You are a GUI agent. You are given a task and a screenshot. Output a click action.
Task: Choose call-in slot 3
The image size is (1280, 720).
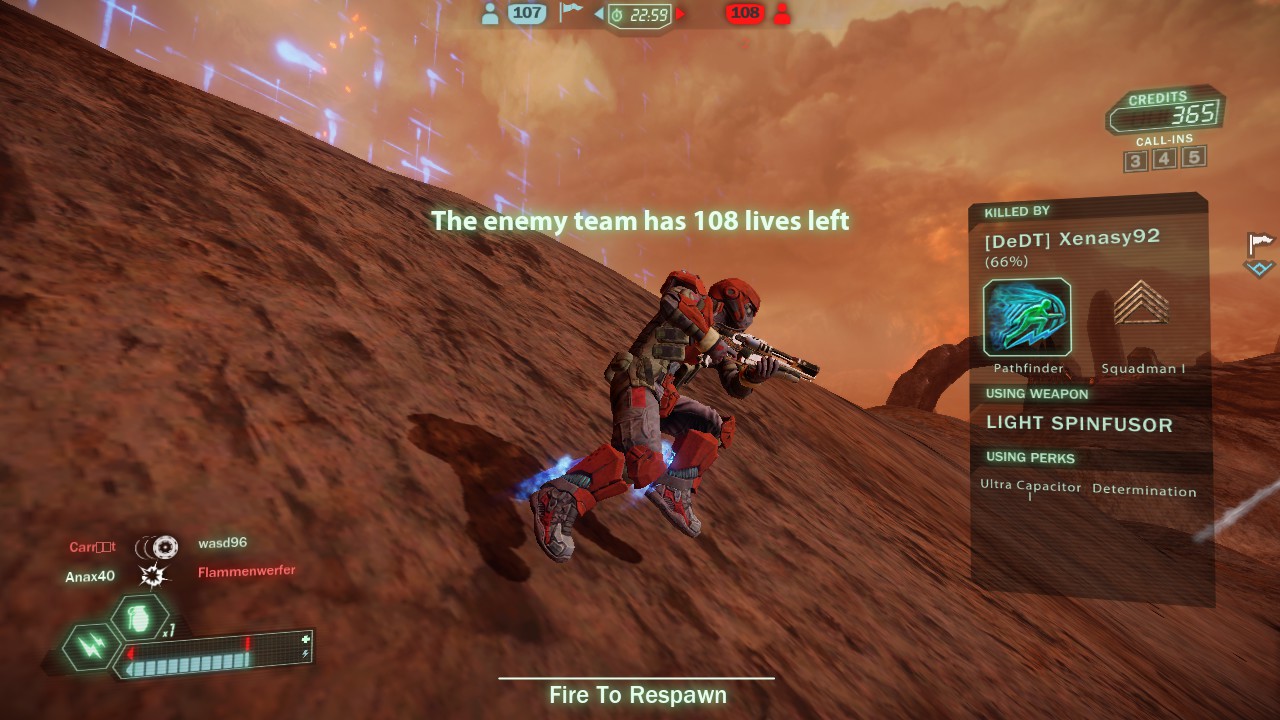(x=1135, y=161)
